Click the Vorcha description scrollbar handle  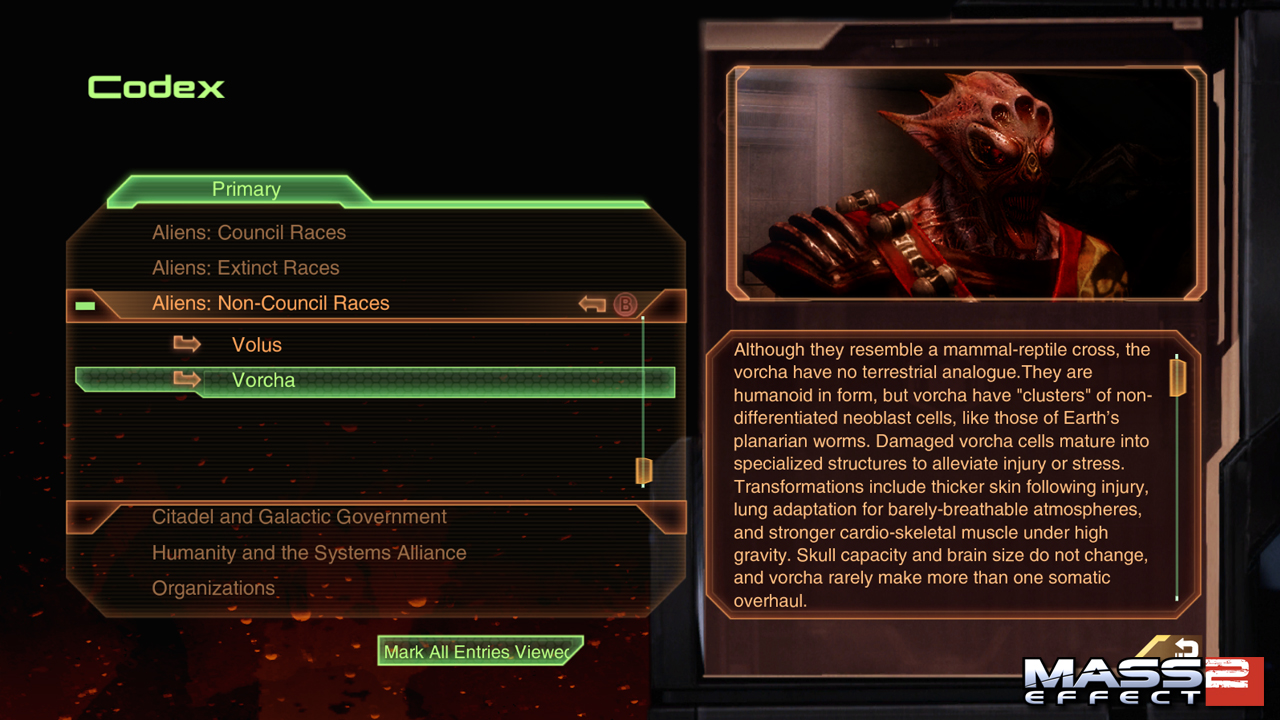pos(1177,377)
